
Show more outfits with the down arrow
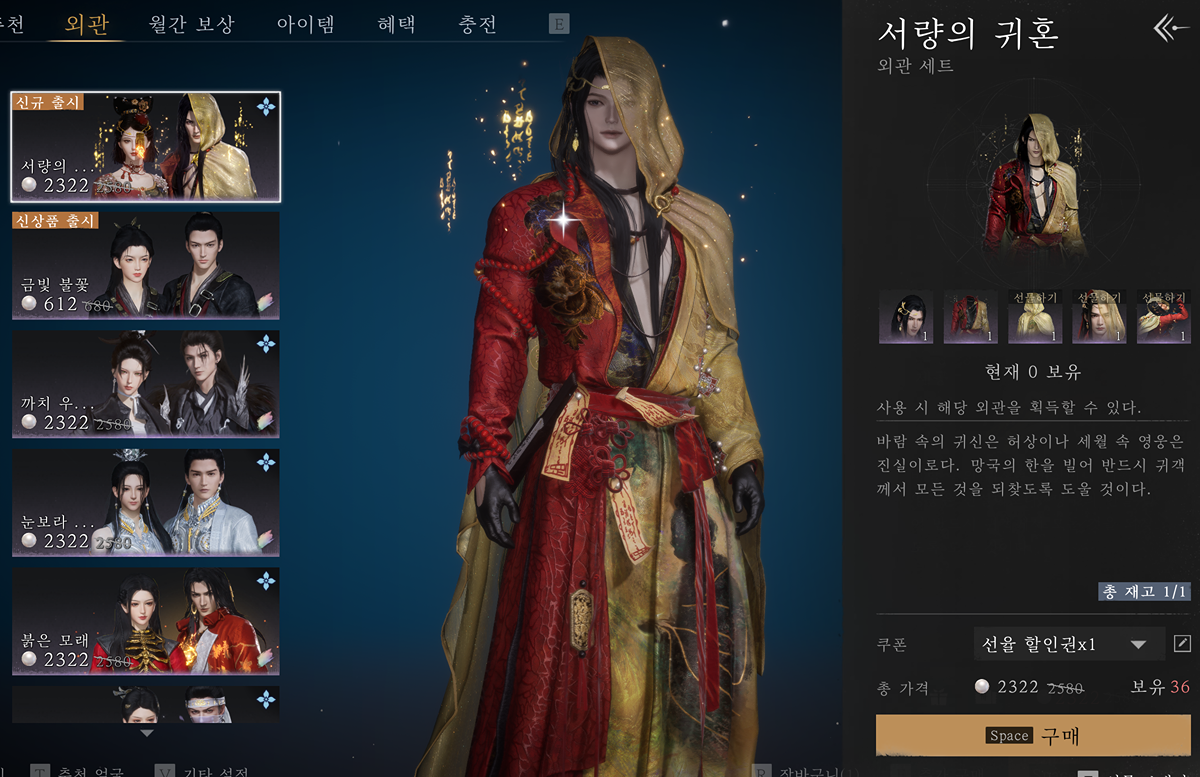(x=147, y=733)
